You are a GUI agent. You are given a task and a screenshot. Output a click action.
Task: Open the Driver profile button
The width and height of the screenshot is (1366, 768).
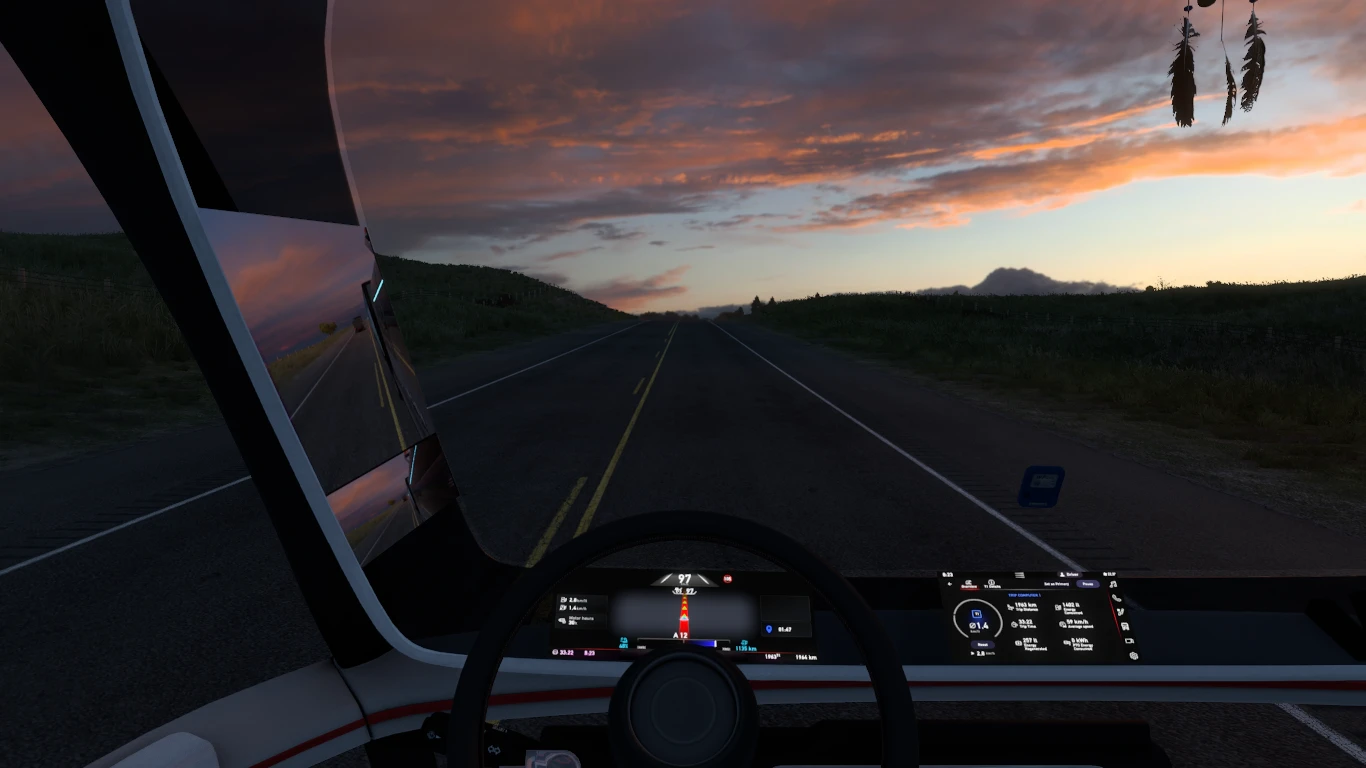pos(1069,575)
